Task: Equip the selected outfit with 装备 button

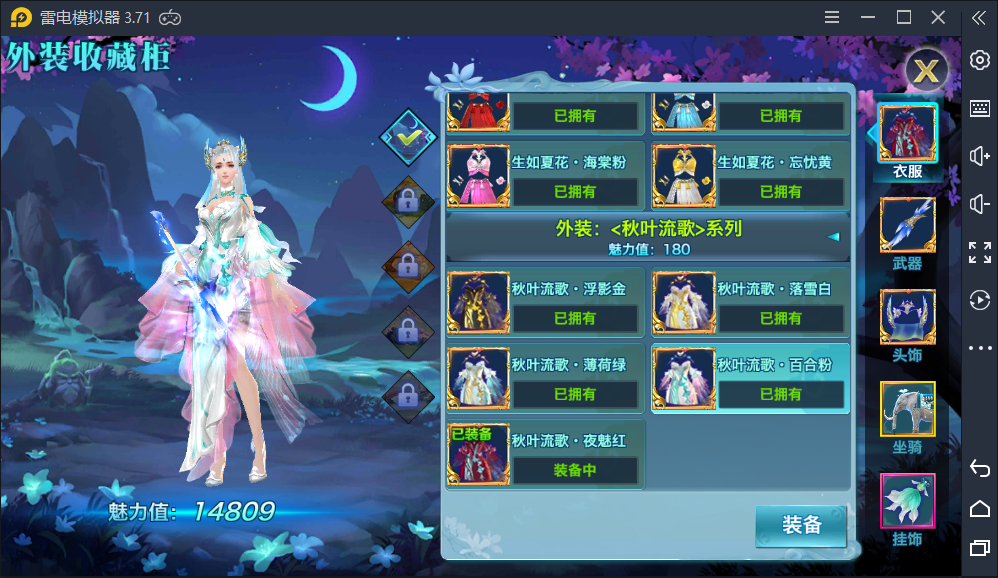Action: [x=800, y=526]
